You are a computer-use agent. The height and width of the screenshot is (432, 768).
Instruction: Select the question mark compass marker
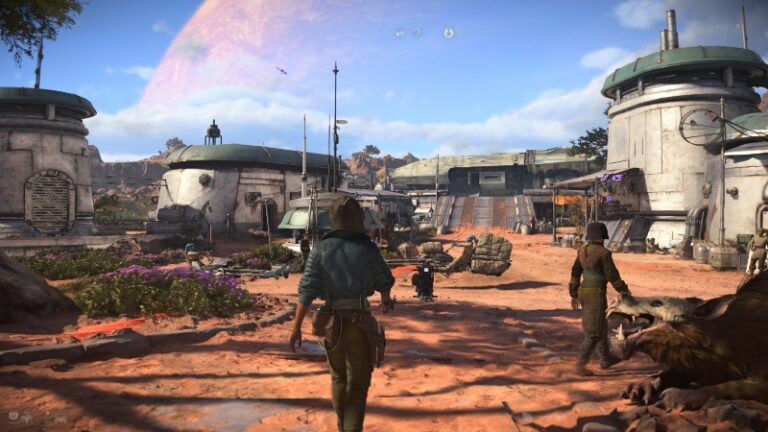coord(417,33)
